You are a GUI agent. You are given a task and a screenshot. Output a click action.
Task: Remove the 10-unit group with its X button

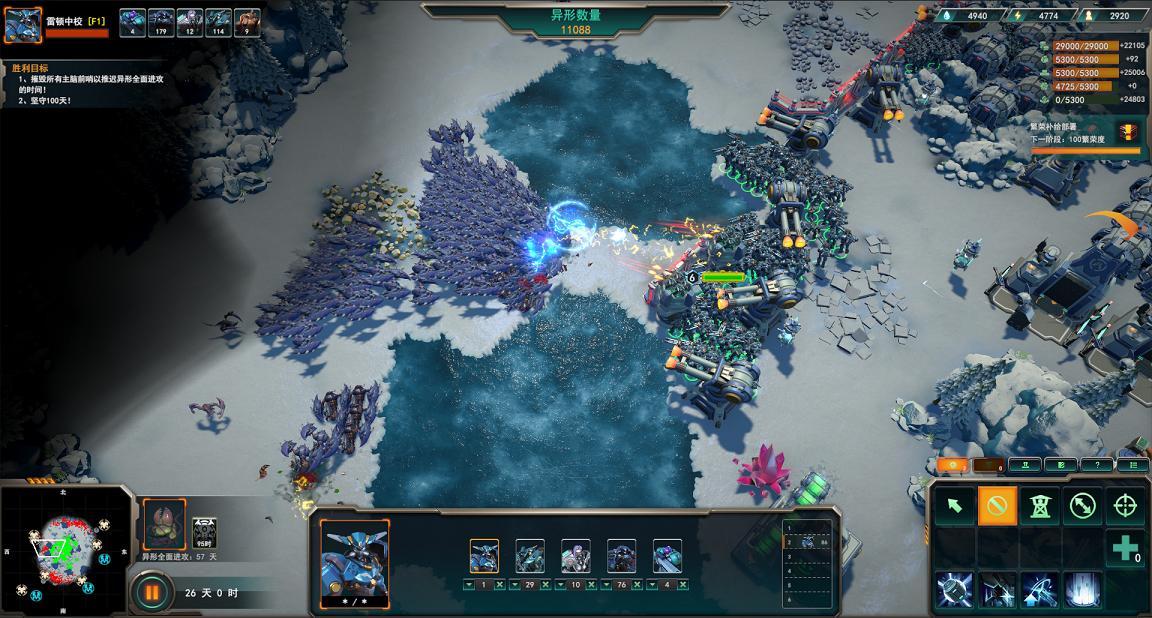point(590,584)
